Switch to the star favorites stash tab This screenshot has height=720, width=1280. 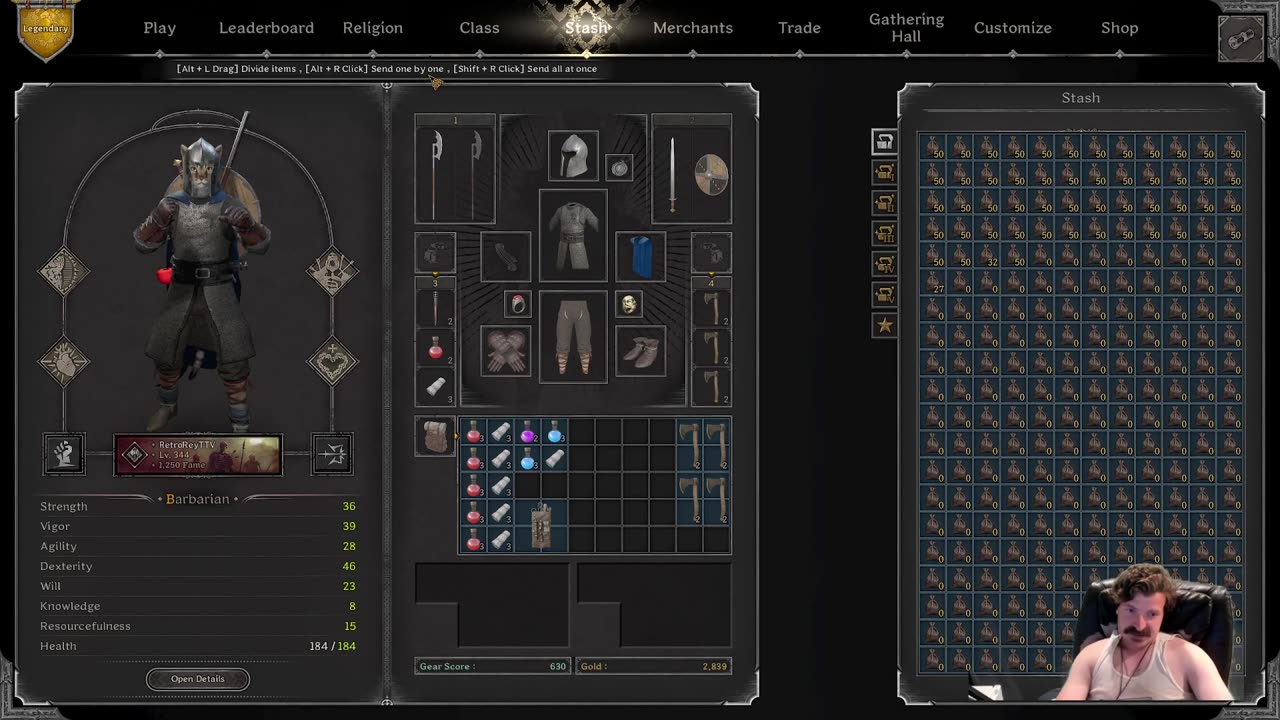click(x=884, y=325)
